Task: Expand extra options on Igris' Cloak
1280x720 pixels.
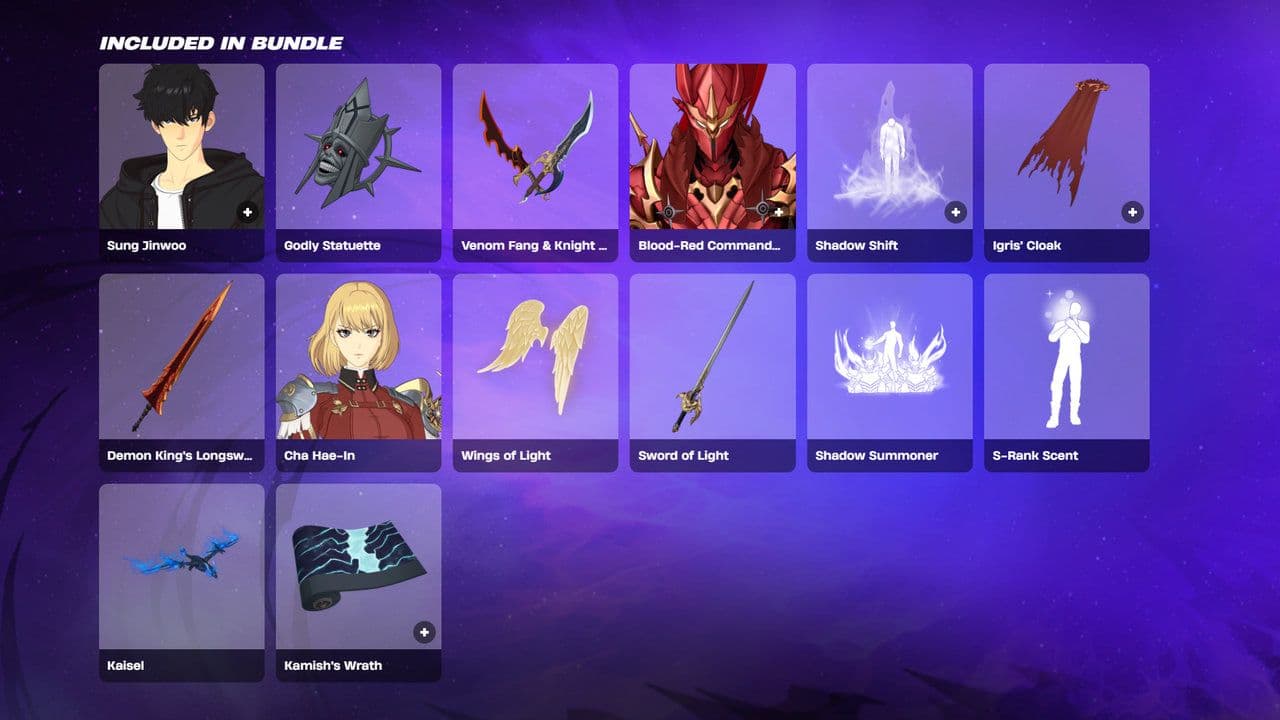Action: pos(1133,212)
